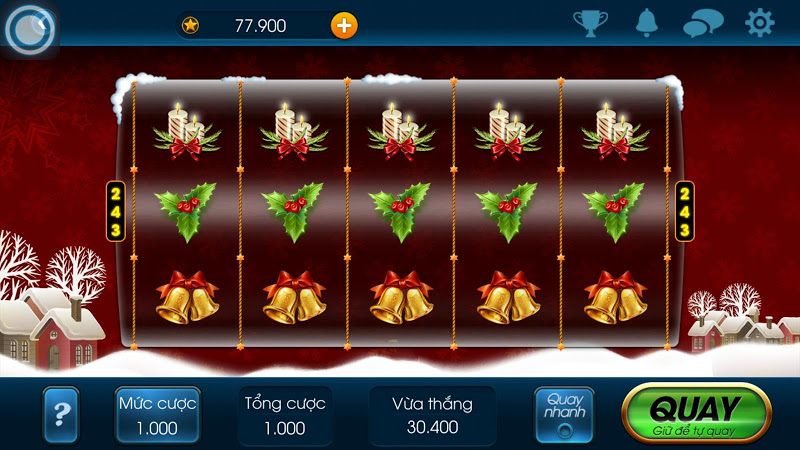Open the chat bubbles icon
Image resolution: width=800 pixels, height=450 pixels.
[x=703, y=23]
